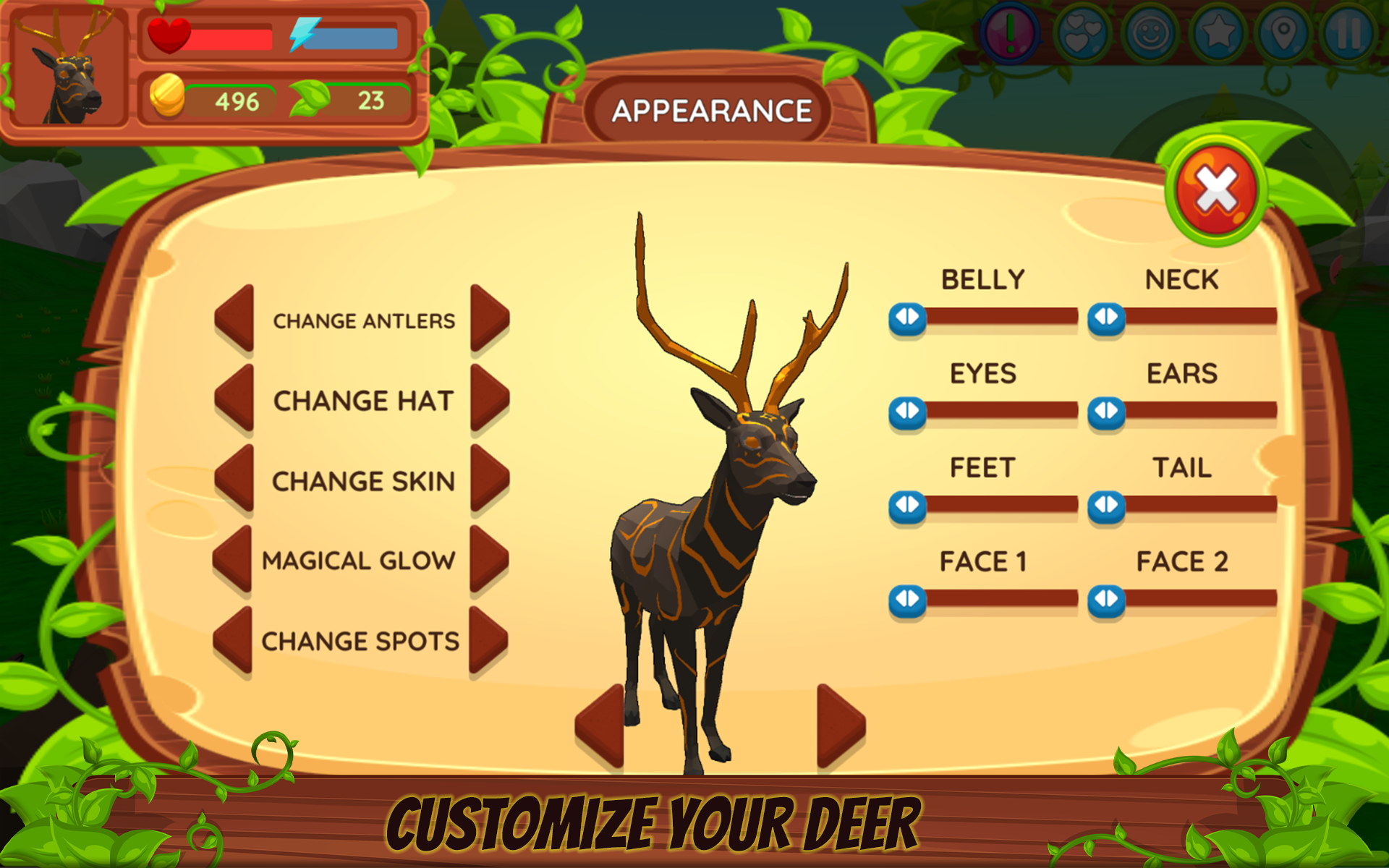Close the Appearance window
The width and height of the screenshot is (1389, 868).
(1217, 187)
